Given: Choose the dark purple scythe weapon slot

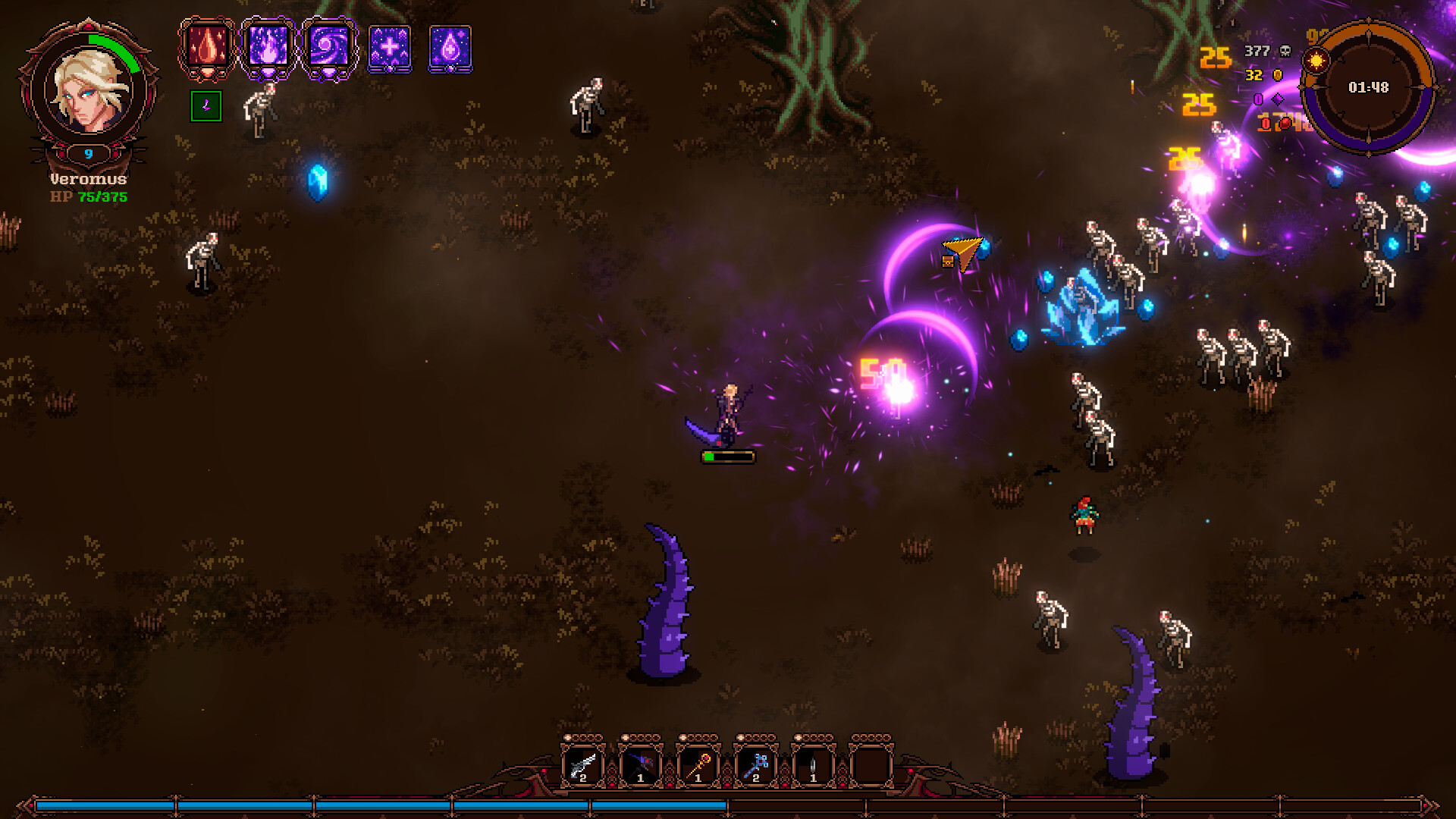Looking at the screenshot, I should pos(640,766).
